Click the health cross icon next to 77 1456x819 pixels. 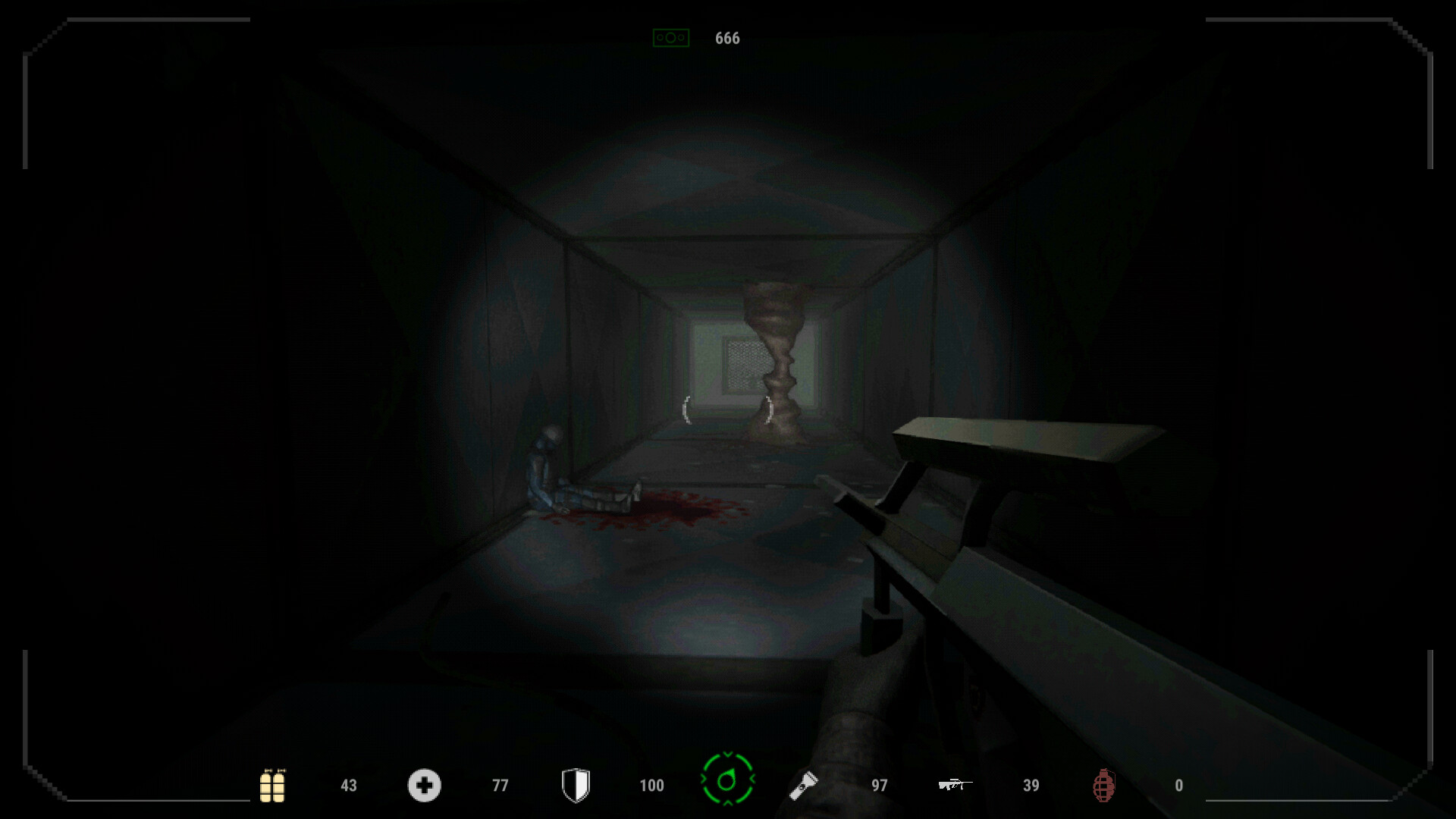coord(425,786)
